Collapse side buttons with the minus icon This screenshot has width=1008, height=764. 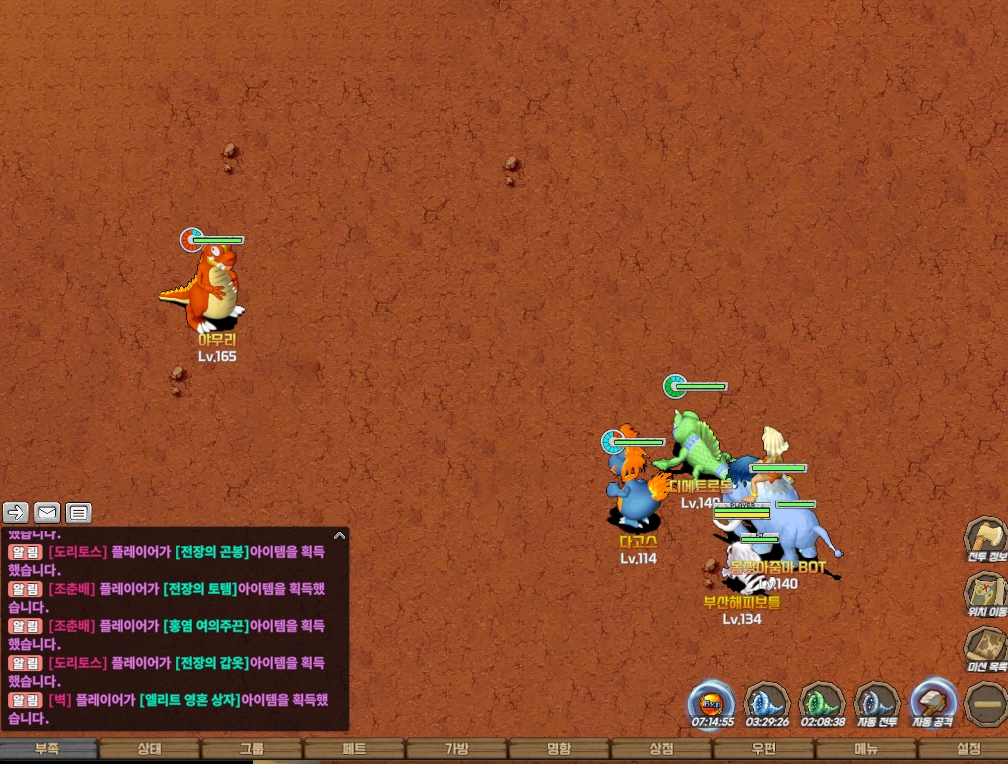coord(986,702)
